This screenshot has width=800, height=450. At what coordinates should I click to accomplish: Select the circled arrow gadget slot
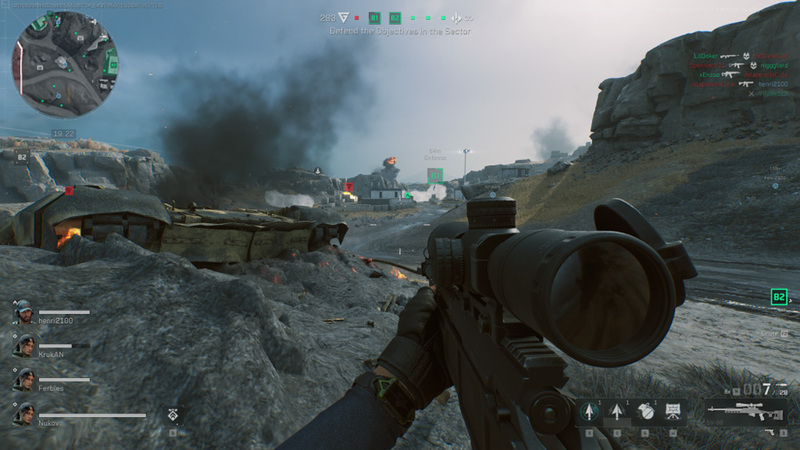pos(588,411)
